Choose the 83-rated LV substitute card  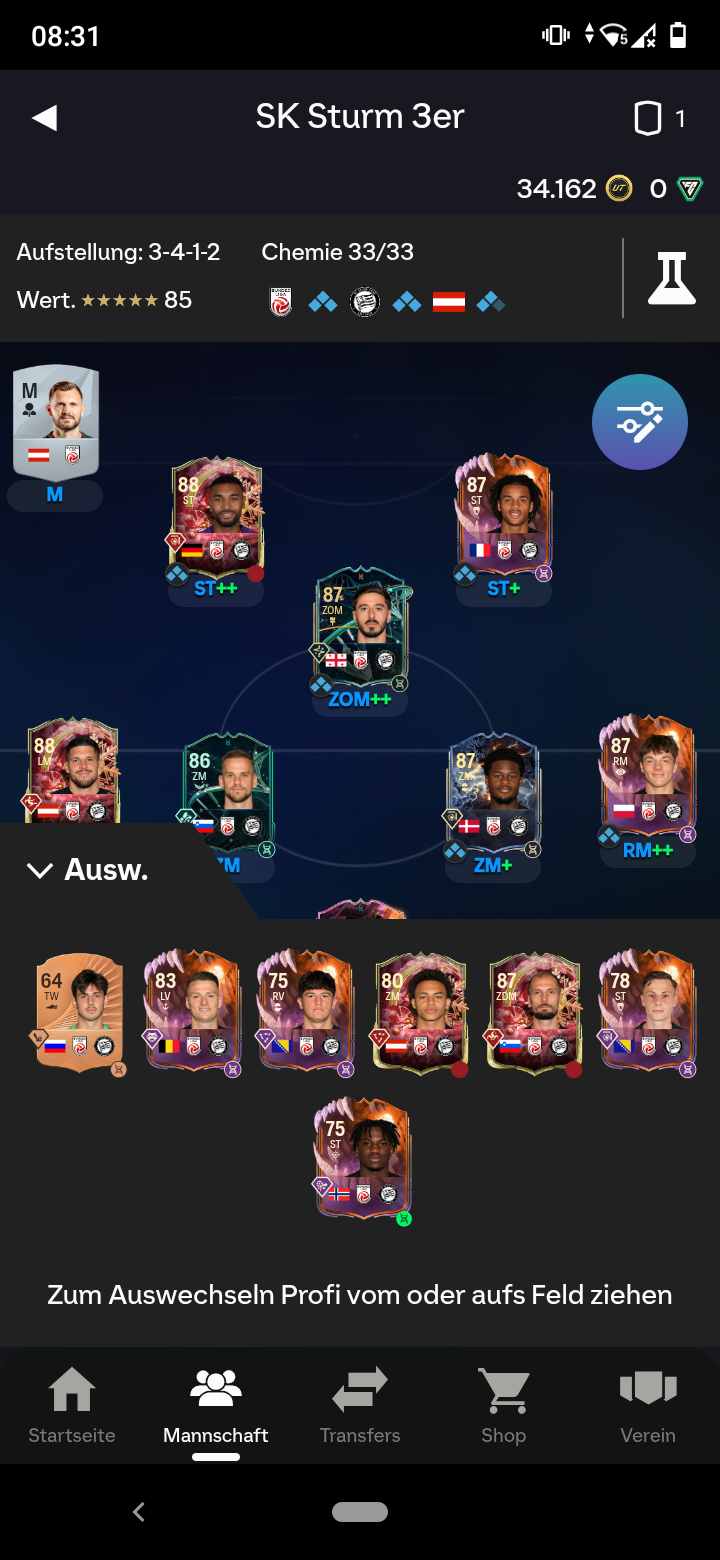pyautogui.click(x=193, y=1012)
